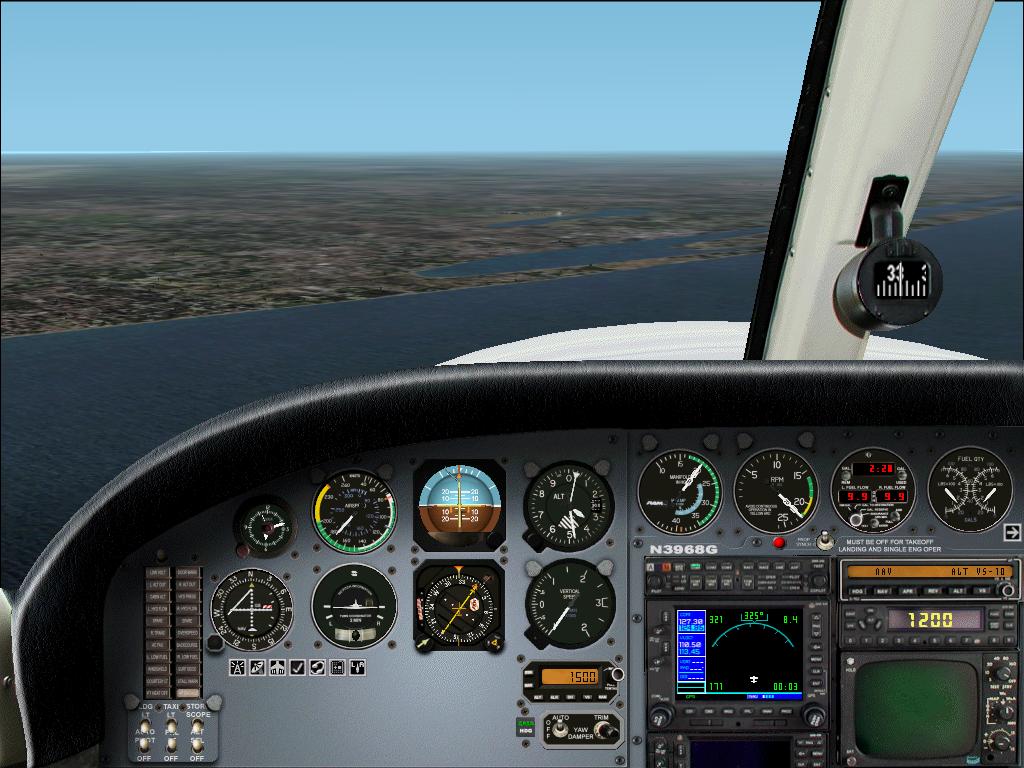Engage the autopilot HDG mode button
The image size is (1024, 768).
point(859,591)
